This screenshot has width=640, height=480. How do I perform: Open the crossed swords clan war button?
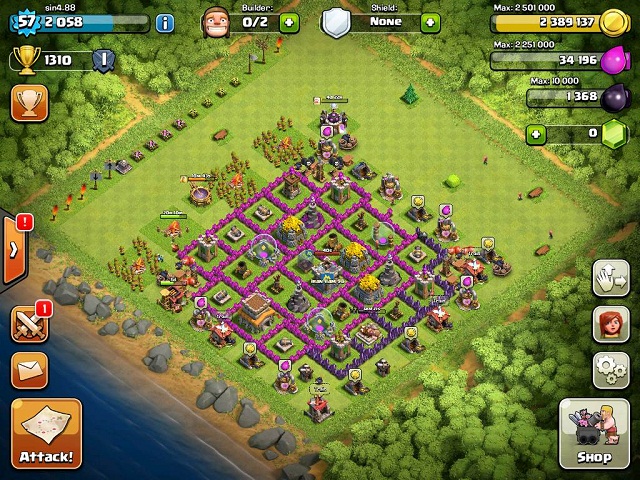coord(29,325)
